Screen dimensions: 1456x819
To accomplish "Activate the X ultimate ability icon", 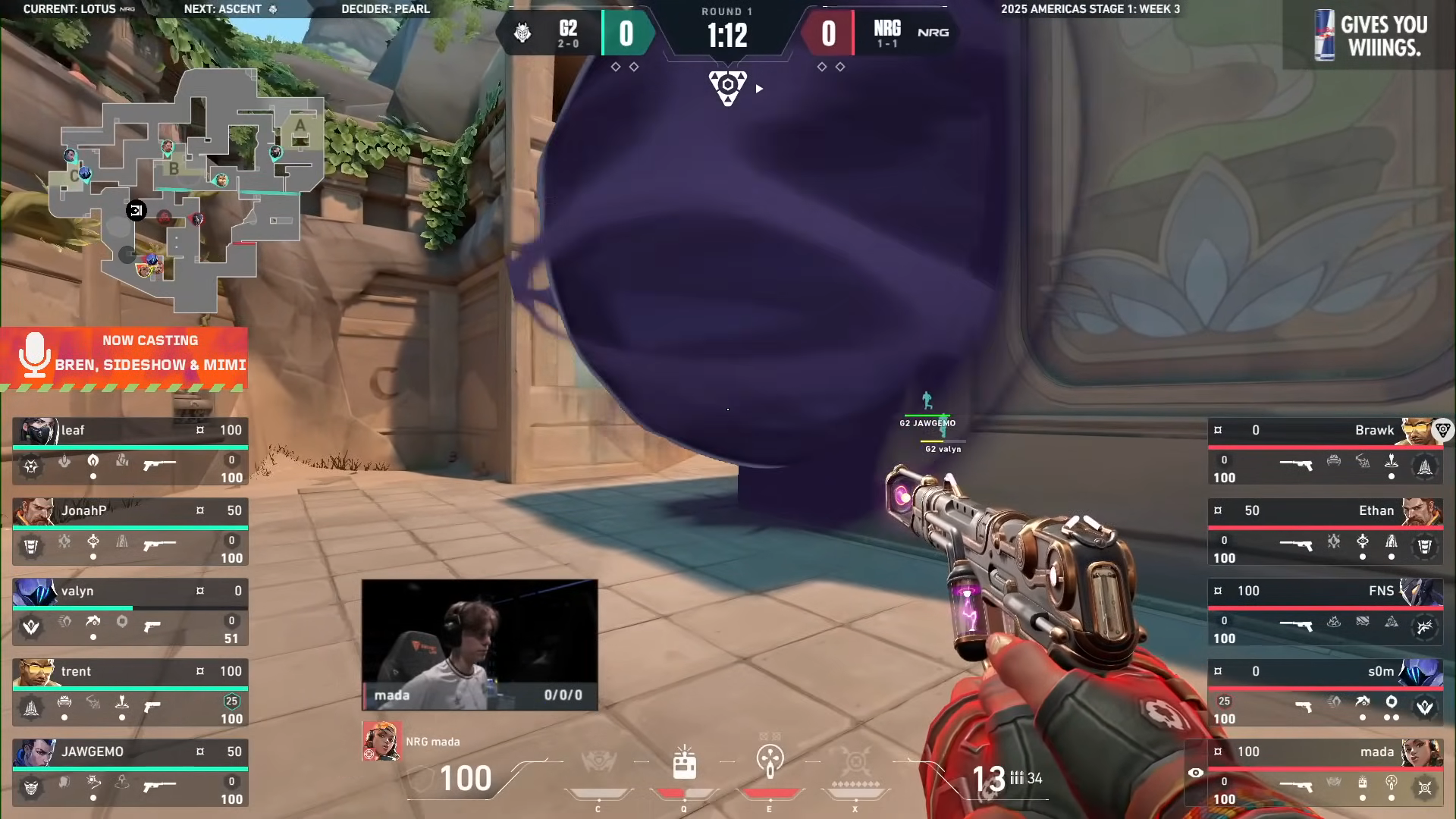I will 855,761.
